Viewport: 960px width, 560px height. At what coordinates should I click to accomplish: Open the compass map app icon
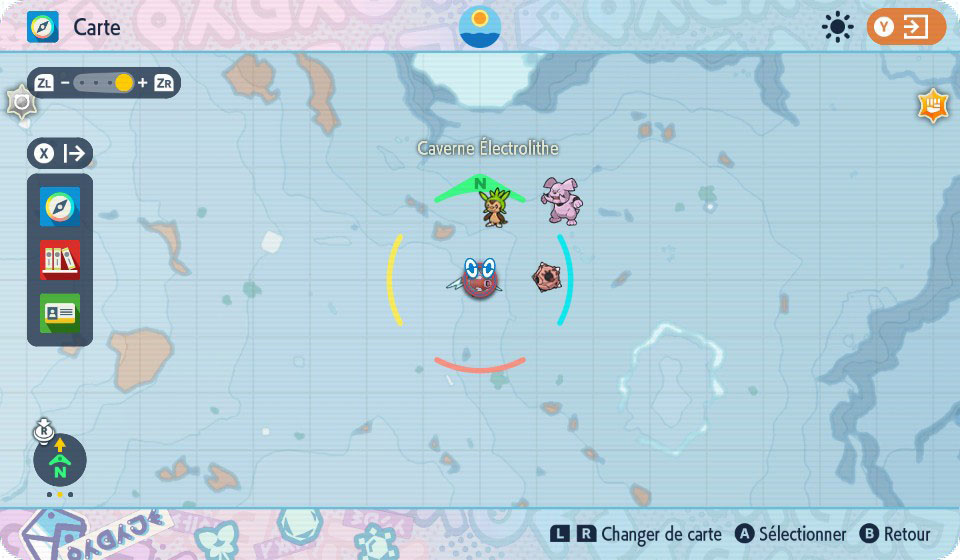click(60, 207)
